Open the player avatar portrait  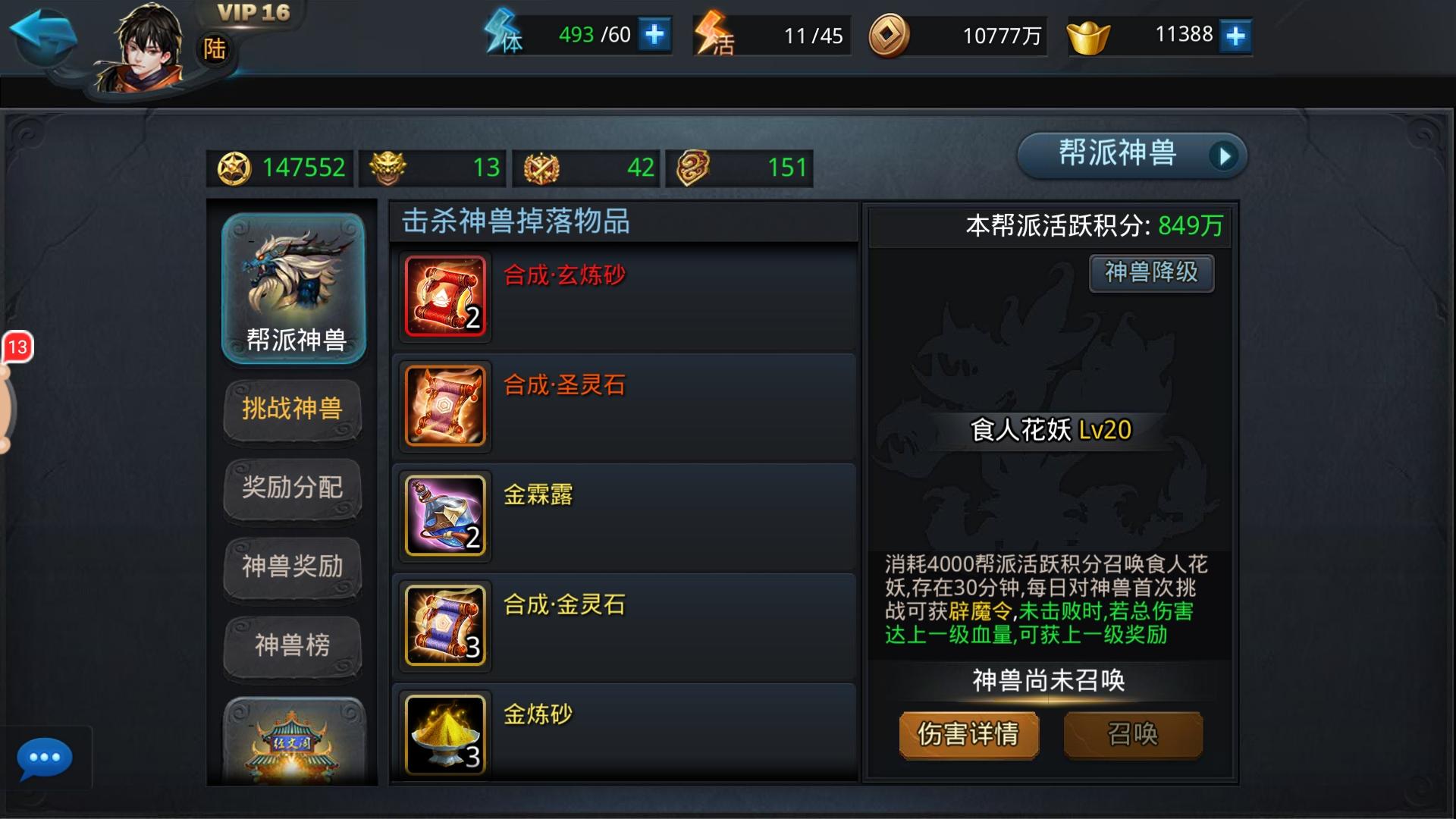pos(144,45)
